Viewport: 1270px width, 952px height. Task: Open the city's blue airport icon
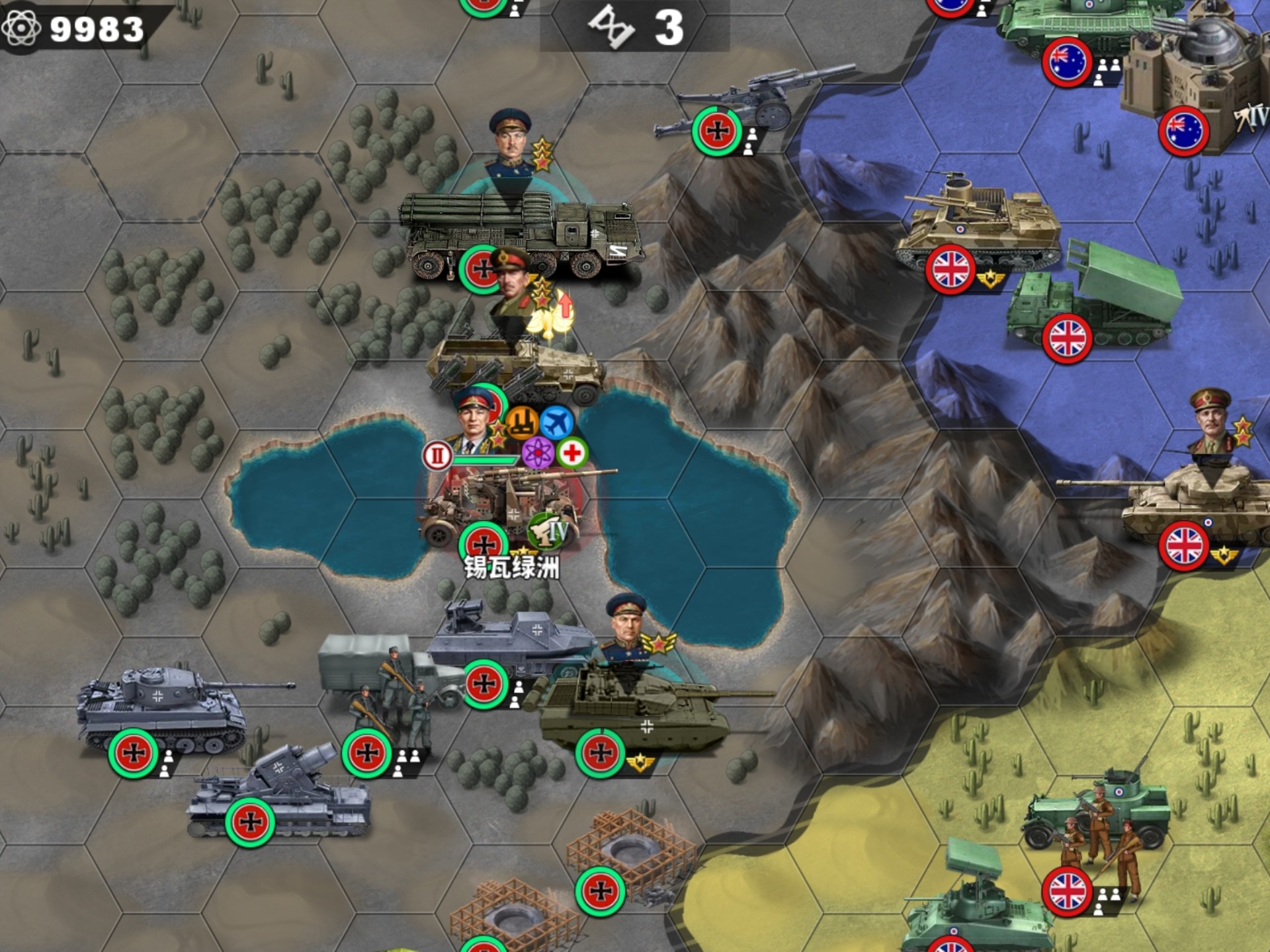coord(556,422)
